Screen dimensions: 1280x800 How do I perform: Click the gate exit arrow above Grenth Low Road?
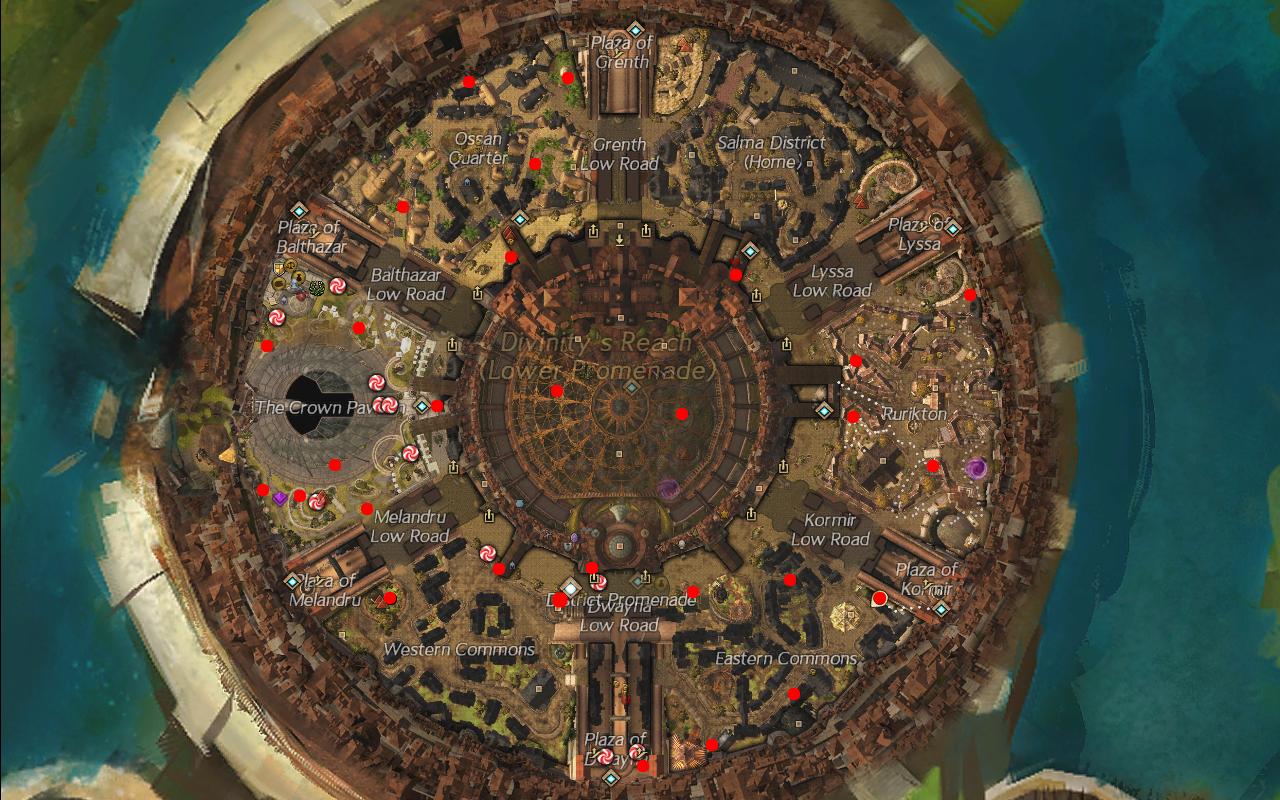[594, 231]
